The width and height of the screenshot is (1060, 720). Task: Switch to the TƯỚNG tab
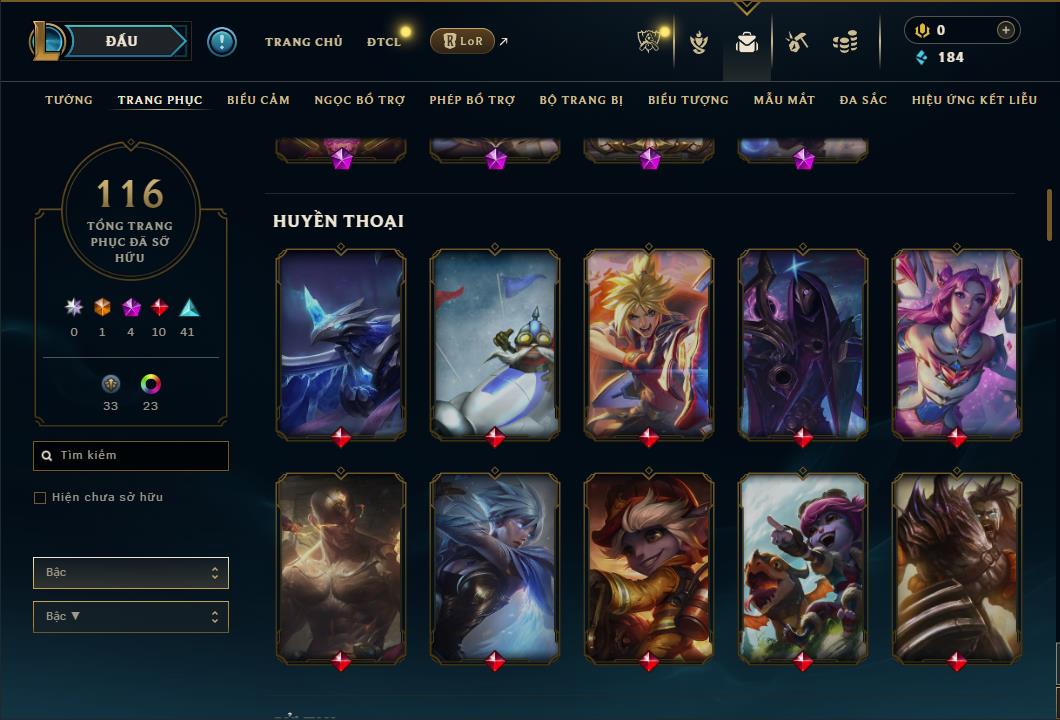point(69,100)
